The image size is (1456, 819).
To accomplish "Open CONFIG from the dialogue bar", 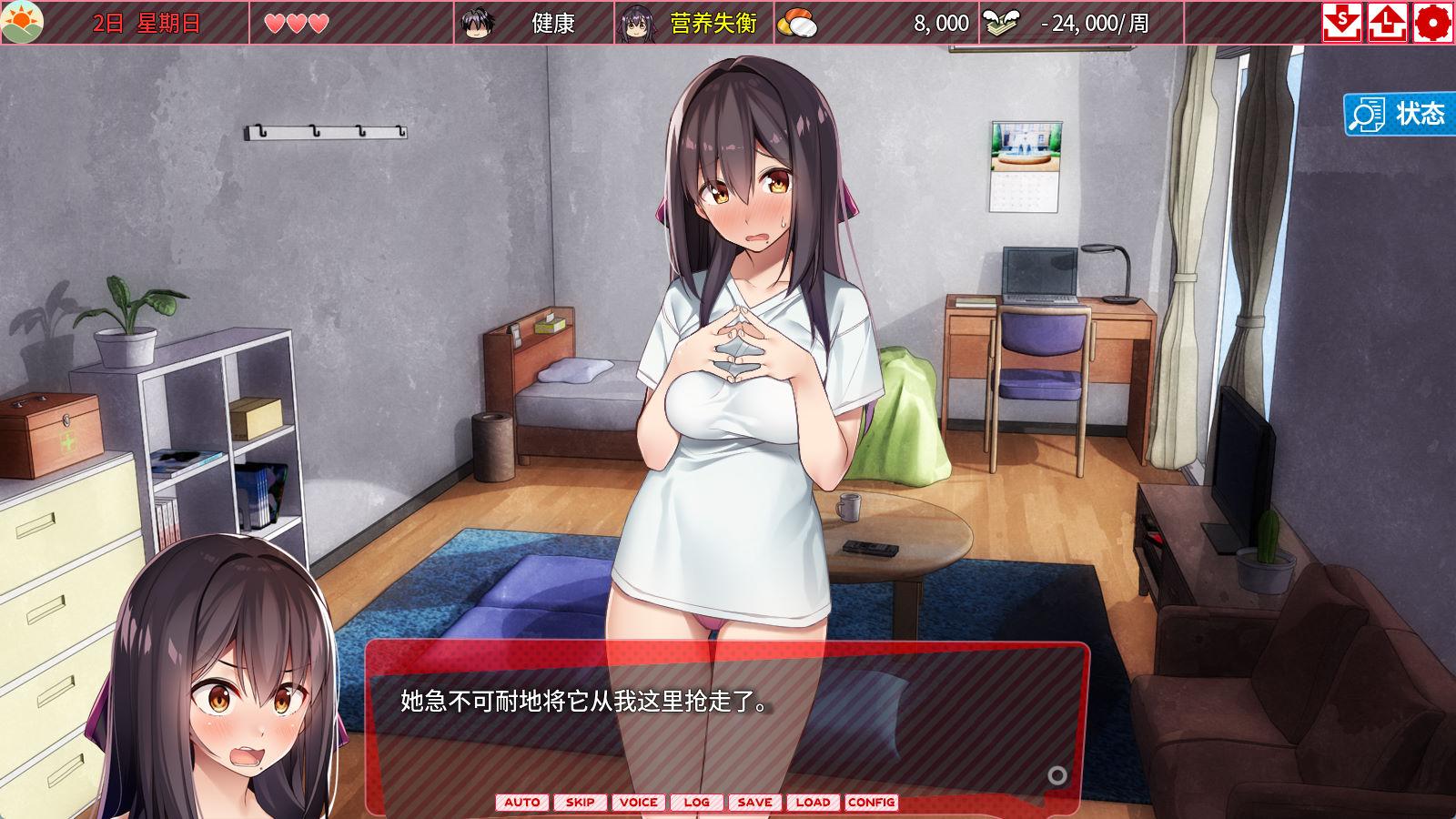I will (871, 802).
